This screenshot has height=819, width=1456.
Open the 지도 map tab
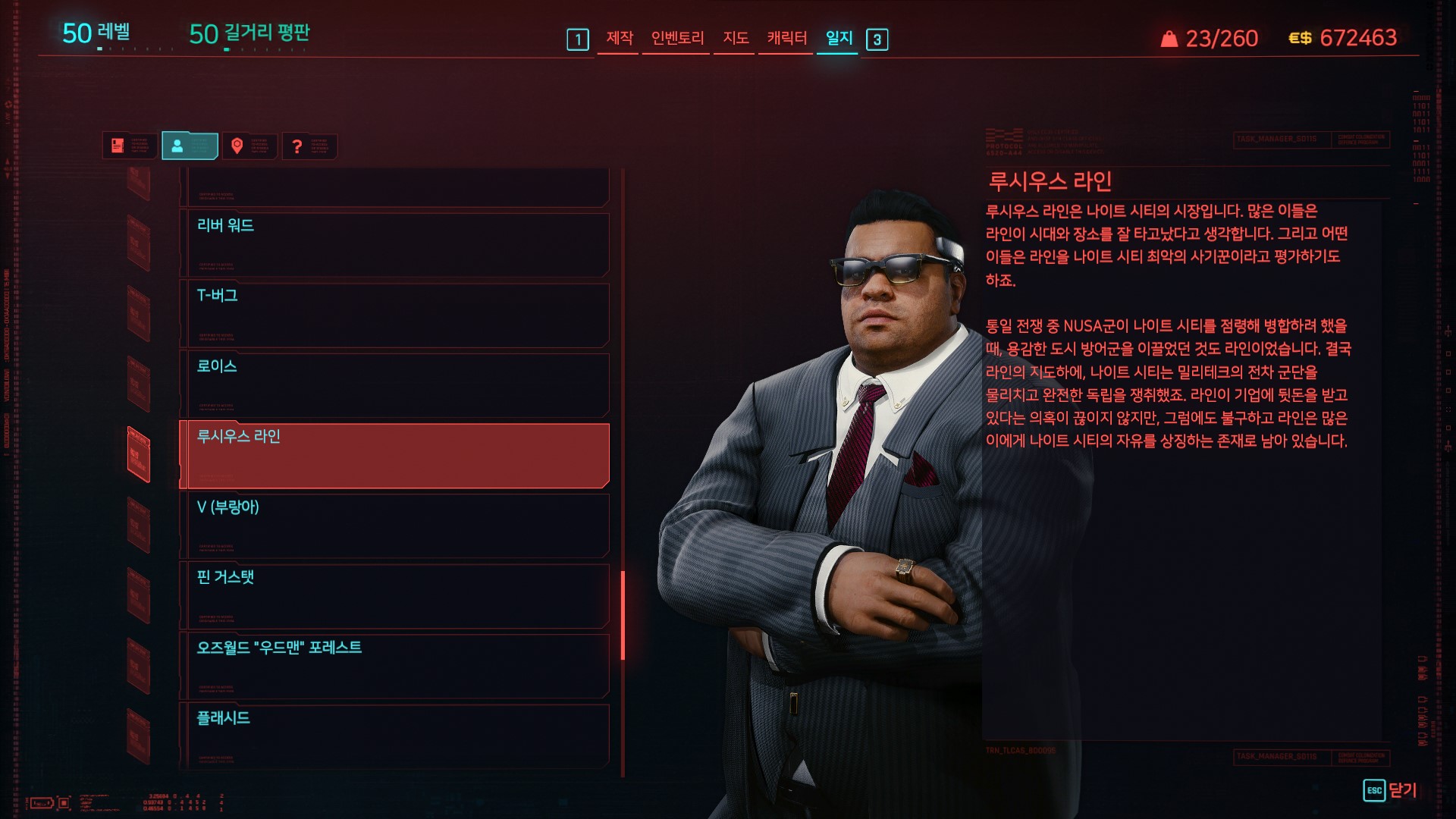tap(735, 38)
